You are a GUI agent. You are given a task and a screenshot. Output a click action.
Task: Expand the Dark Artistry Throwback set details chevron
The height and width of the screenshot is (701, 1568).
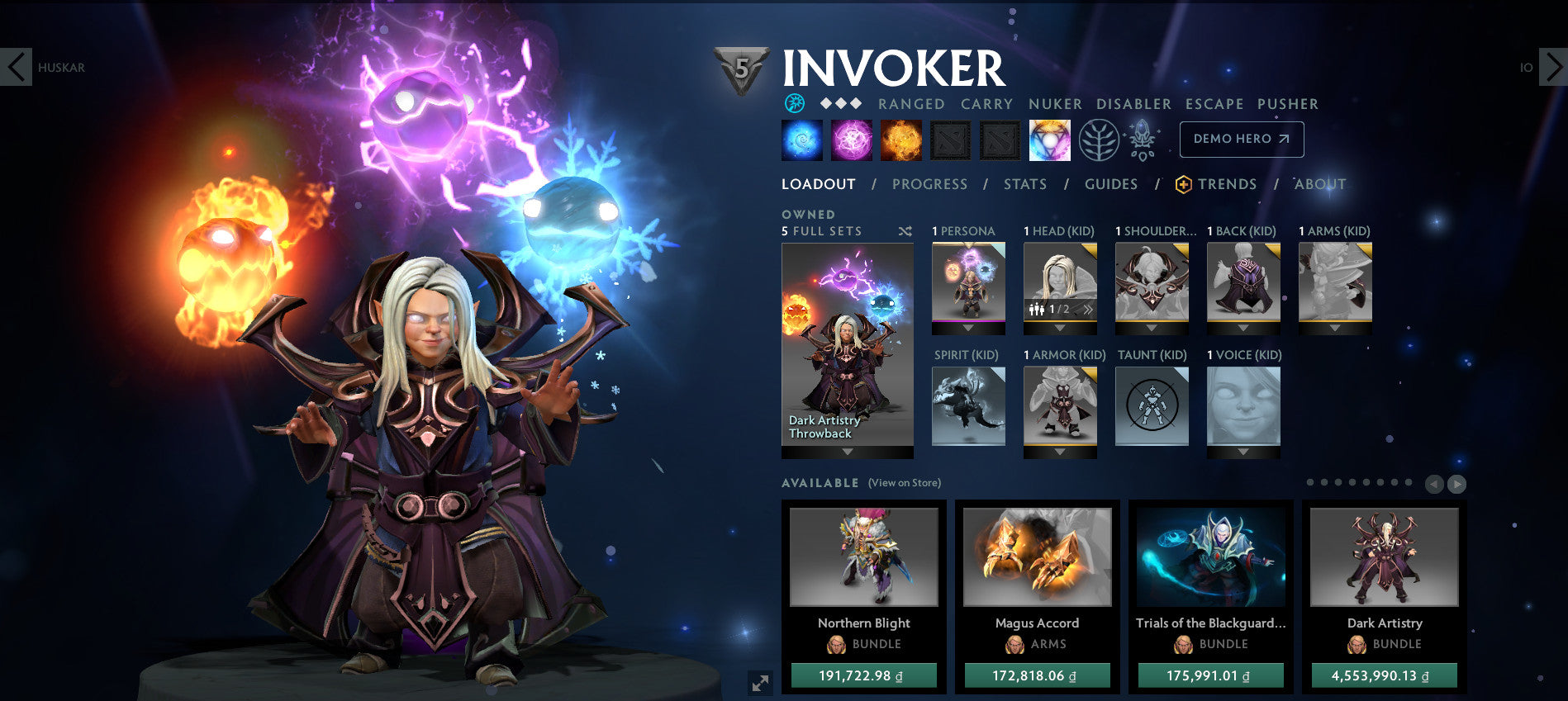click(847, 452)
